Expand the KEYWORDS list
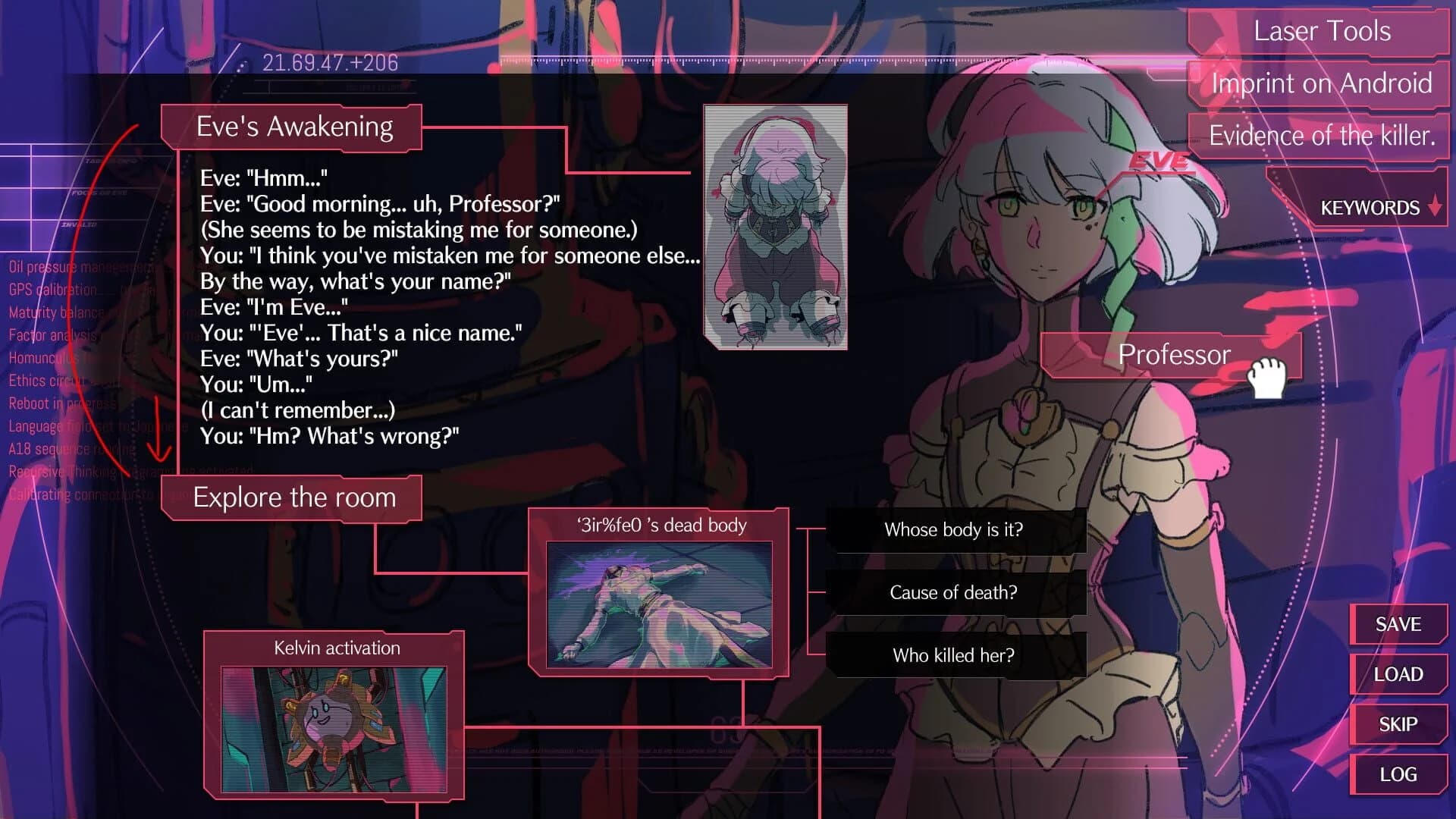 pos(1369,207)
